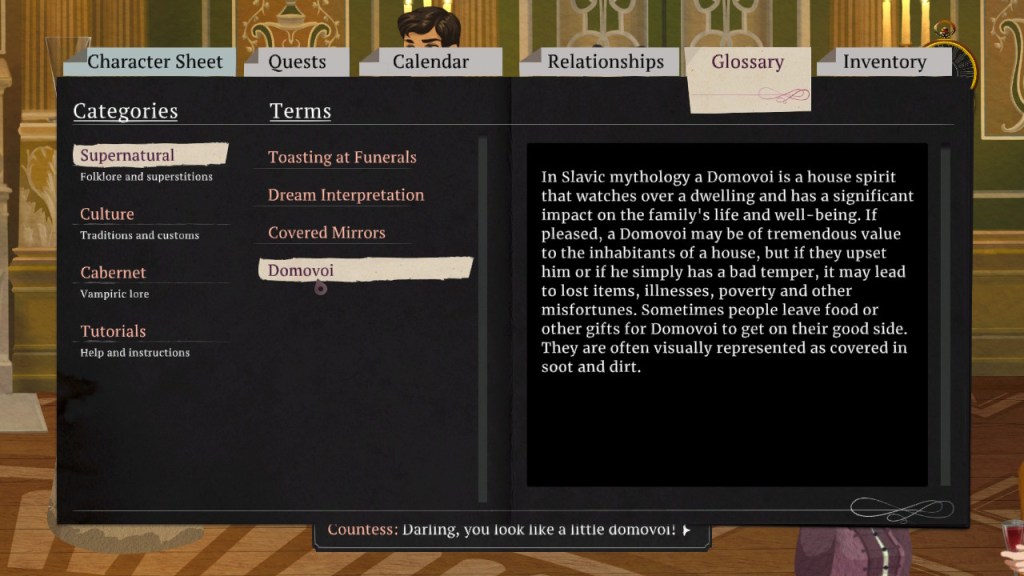
Task: Open the Dream Interpretation term
Action: tap(346, 196)
